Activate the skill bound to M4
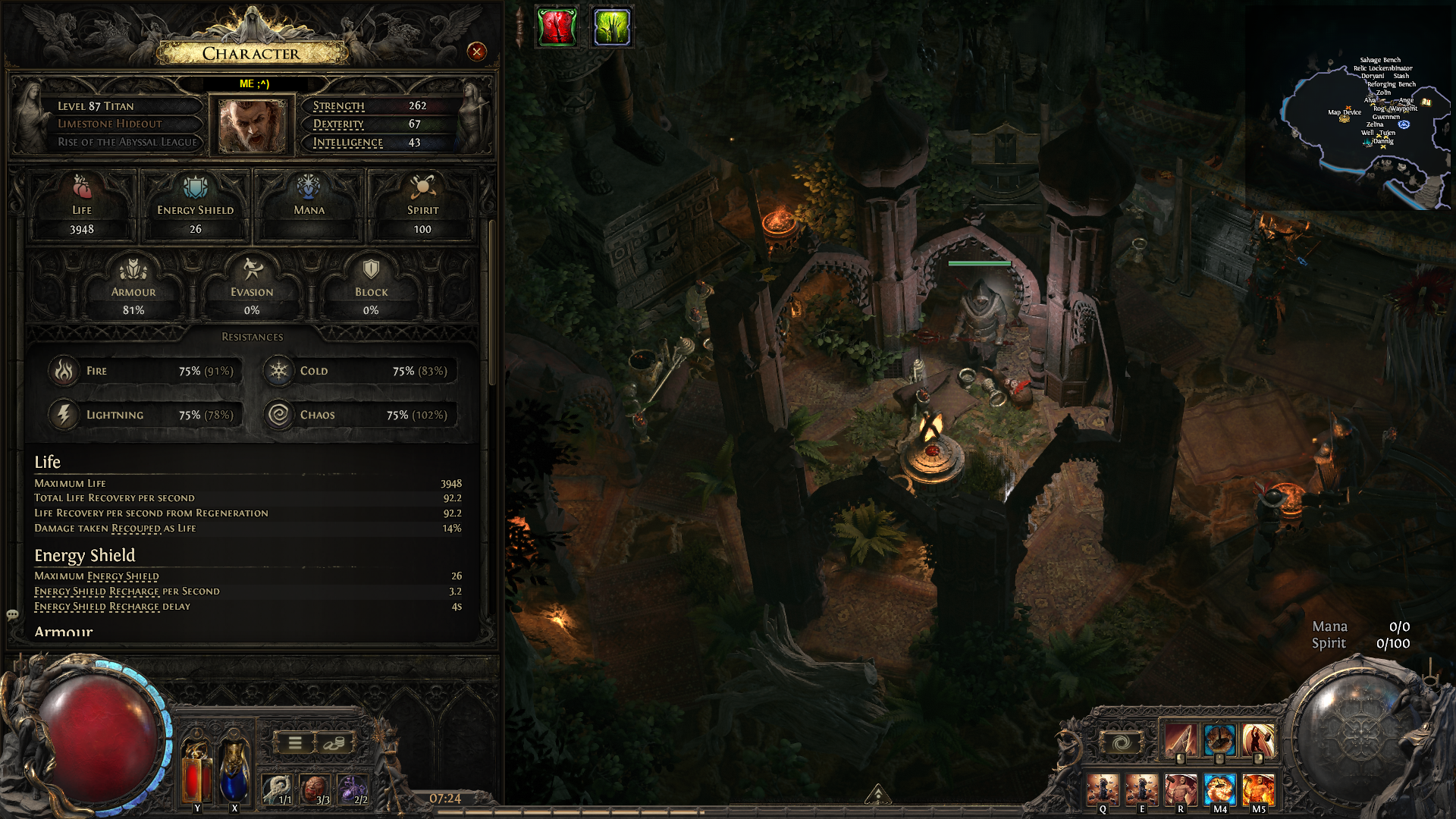 click(x=1219, y=789)
